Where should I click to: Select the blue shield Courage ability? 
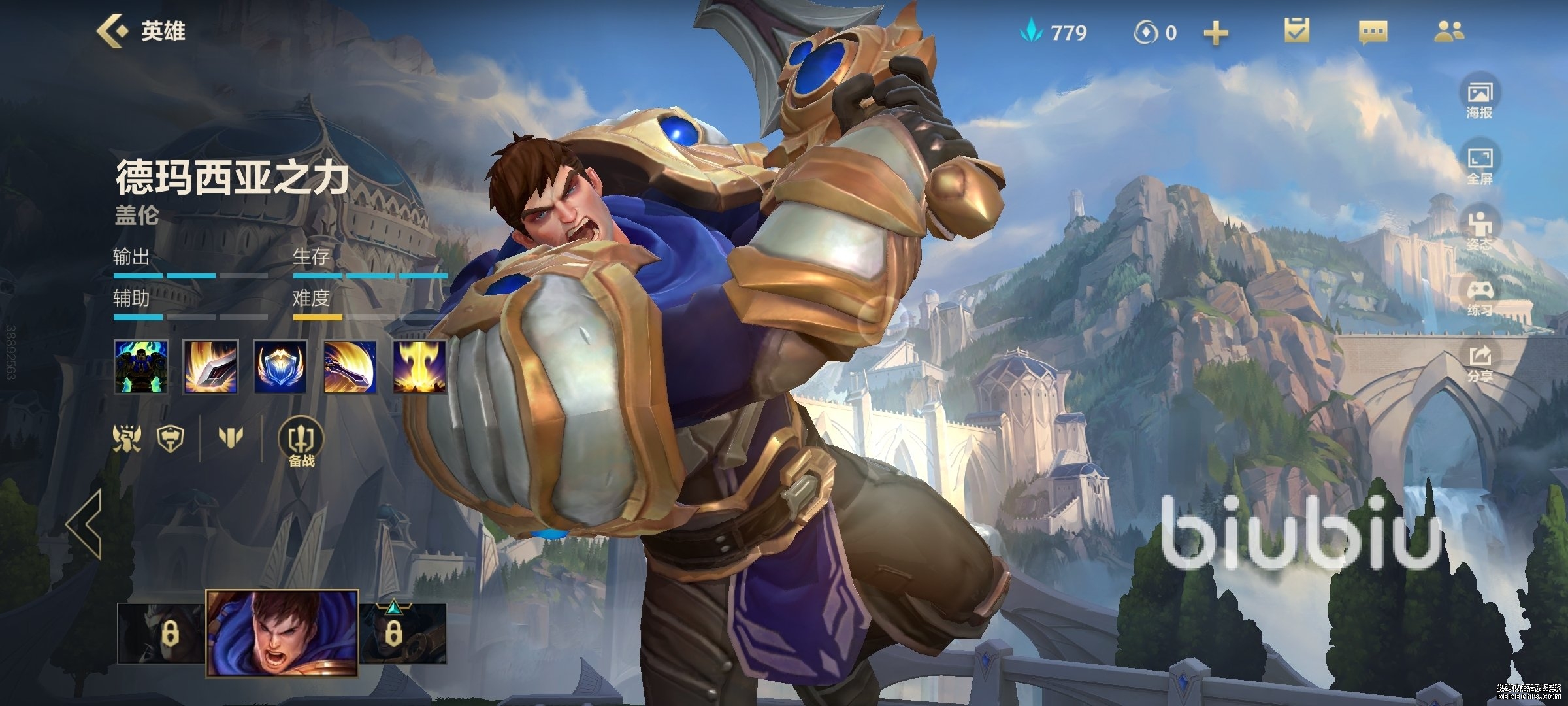[x=280, y=366]
